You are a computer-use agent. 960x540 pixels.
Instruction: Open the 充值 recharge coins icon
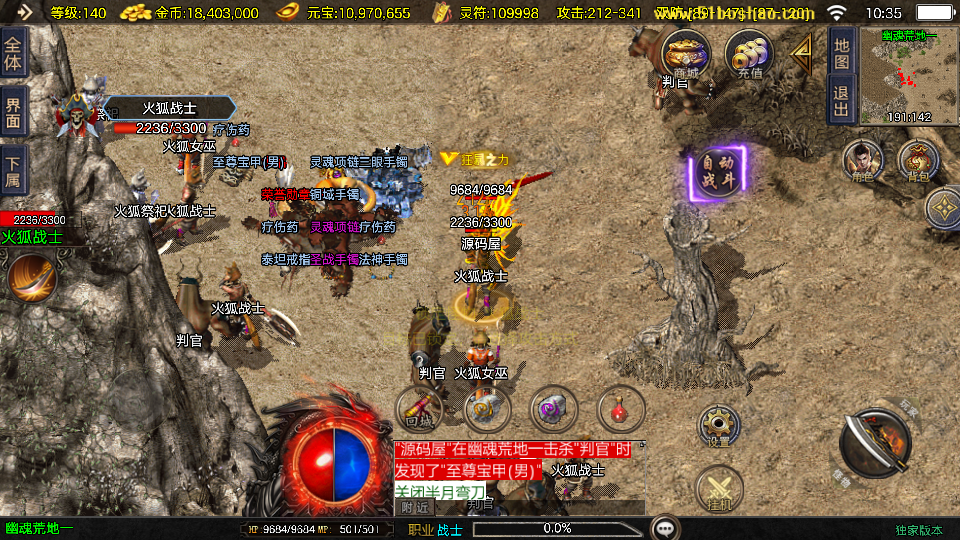click(x=749, y=54)
